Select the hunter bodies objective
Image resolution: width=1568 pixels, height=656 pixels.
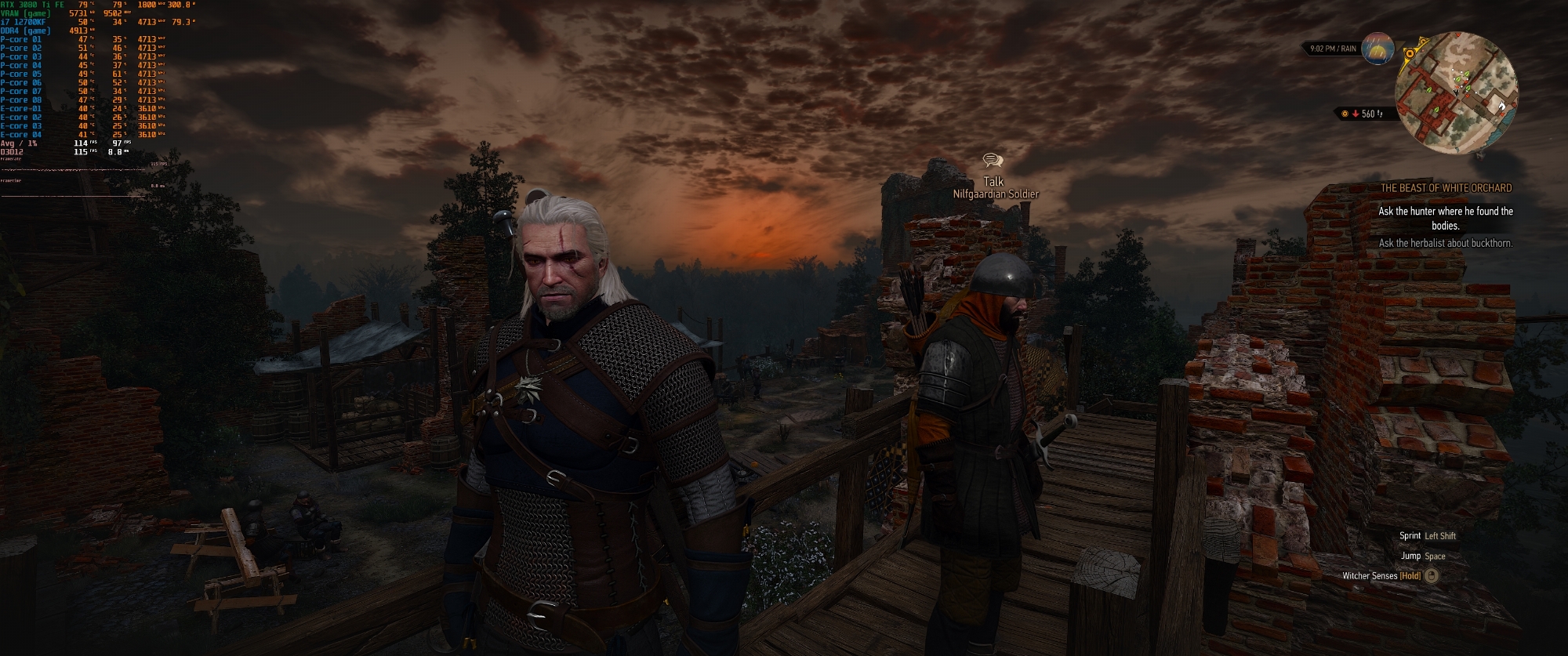tap(1445, 218)
